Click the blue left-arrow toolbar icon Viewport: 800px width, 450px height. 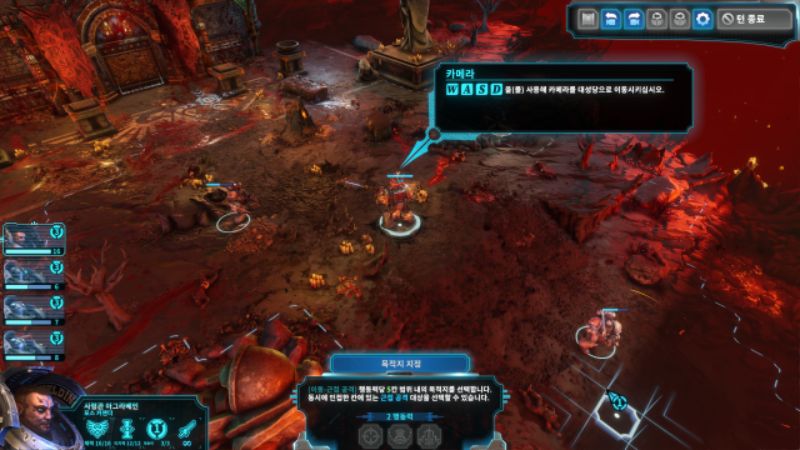pyautogui.click(x=608, y=19)
